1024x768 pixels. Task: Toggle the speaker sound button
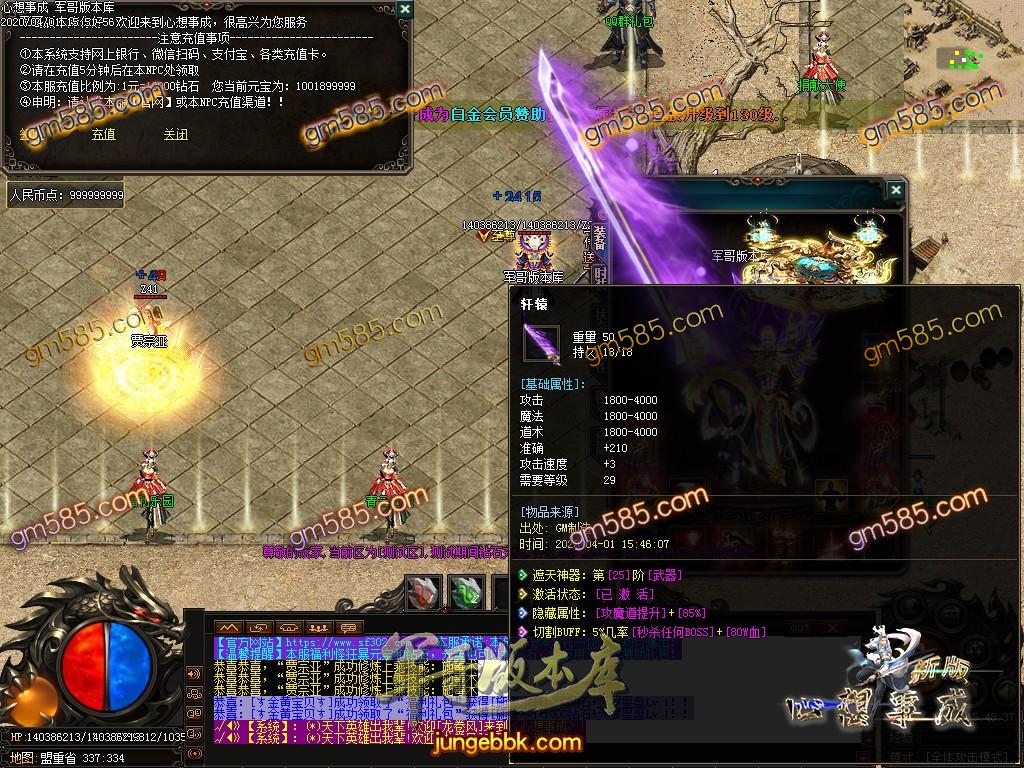193,672
